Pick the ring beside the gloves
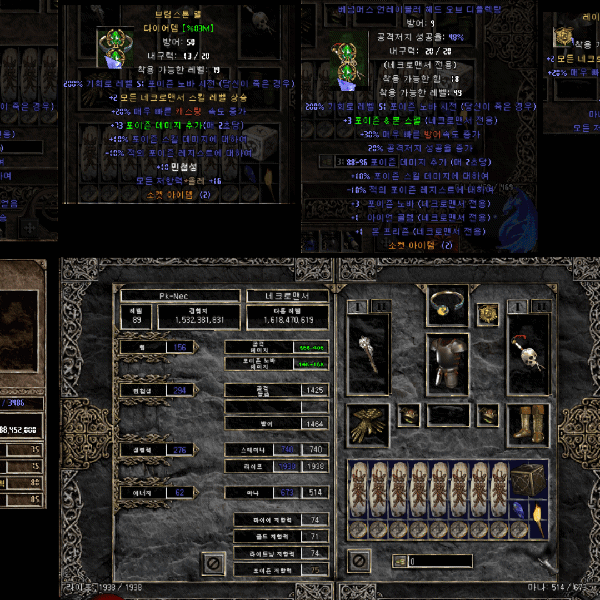Viewport: 600px width, 600px height. 408,413
